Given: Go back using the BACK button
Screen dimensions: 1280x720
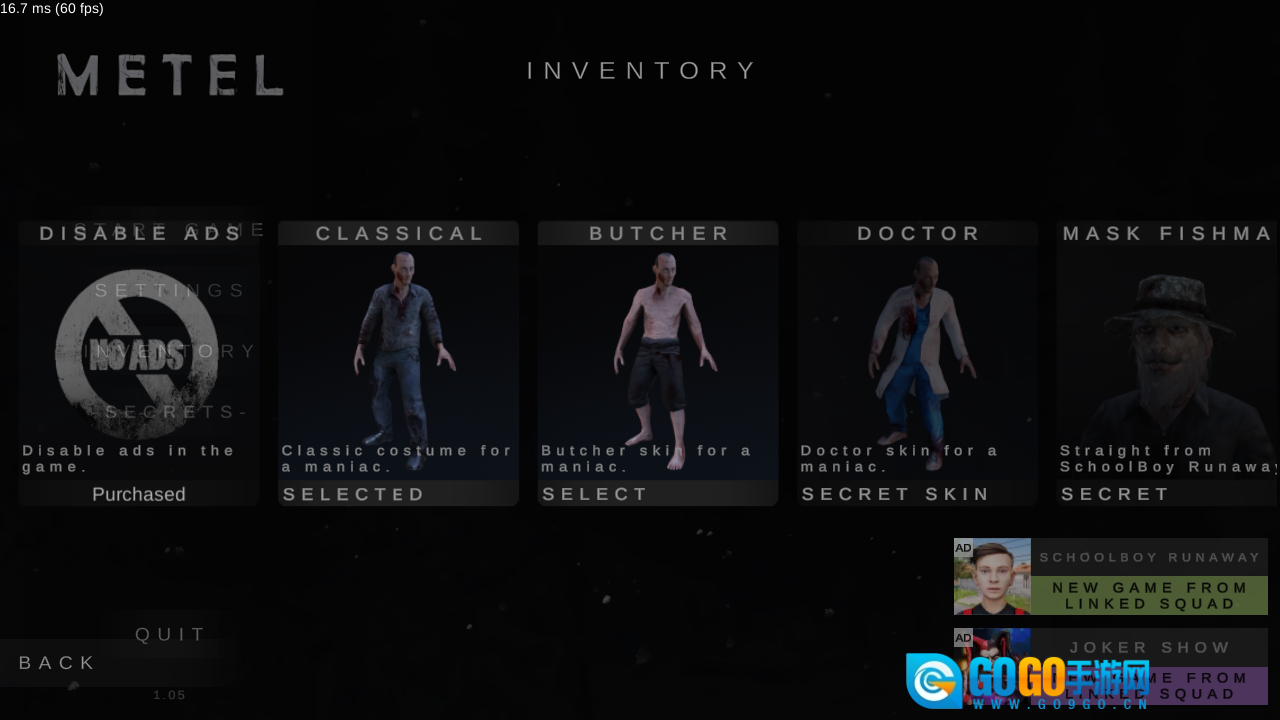Looking at the screenshot, I should (58, 663).
